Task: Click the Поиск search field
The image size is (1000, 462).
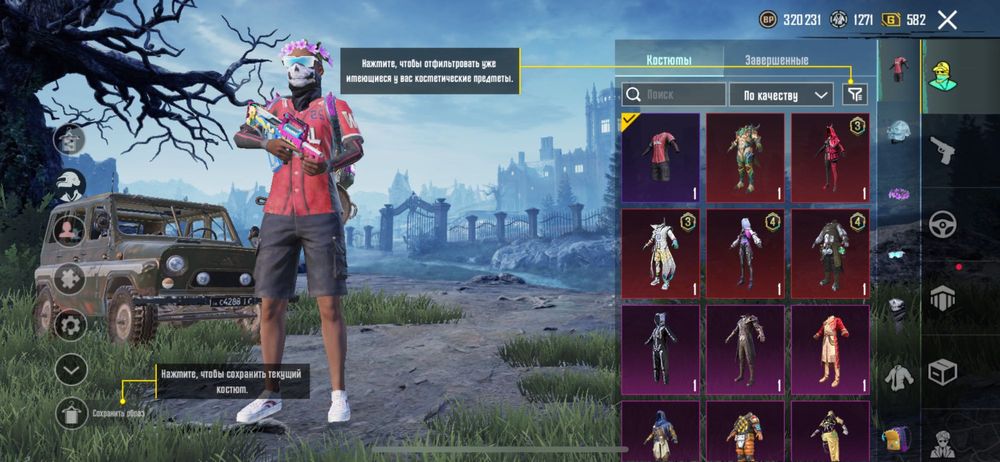Action: click(x=674, y=95)
